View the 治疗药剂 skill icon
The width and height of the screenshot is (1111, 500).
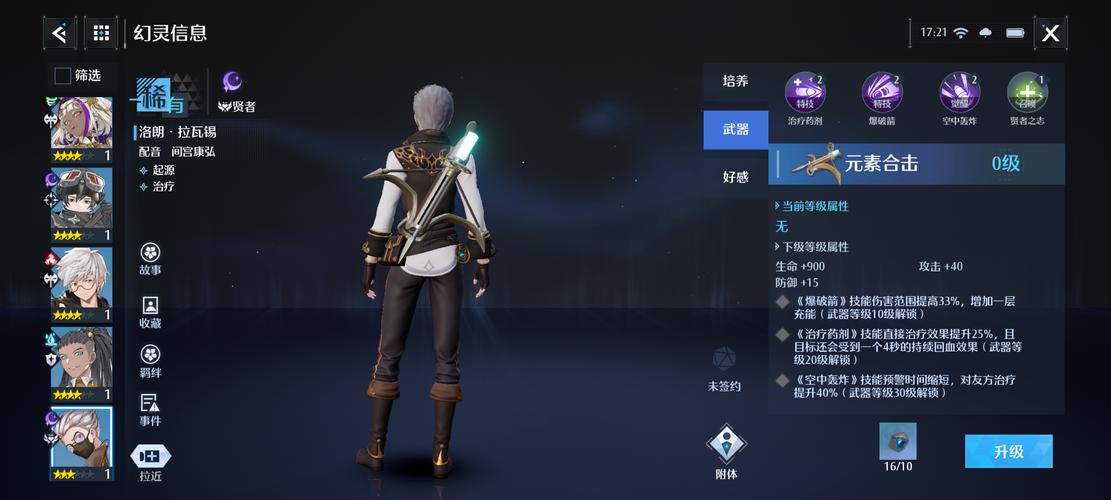point(804,93)
